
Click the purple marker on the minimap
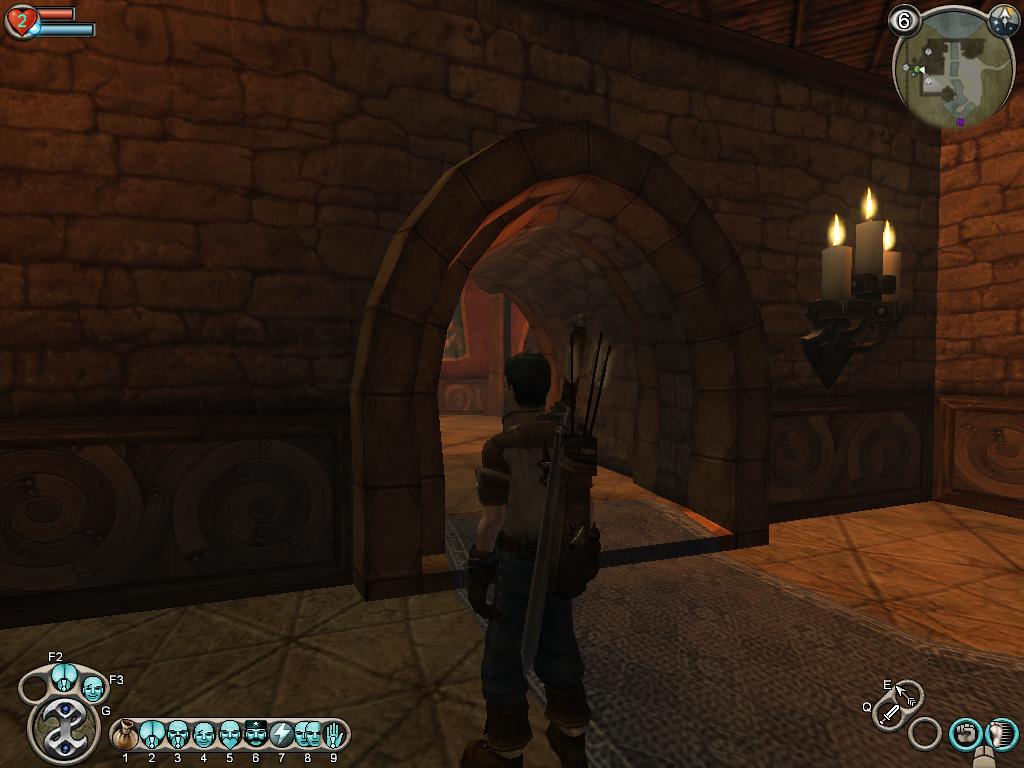click(960, 122)
